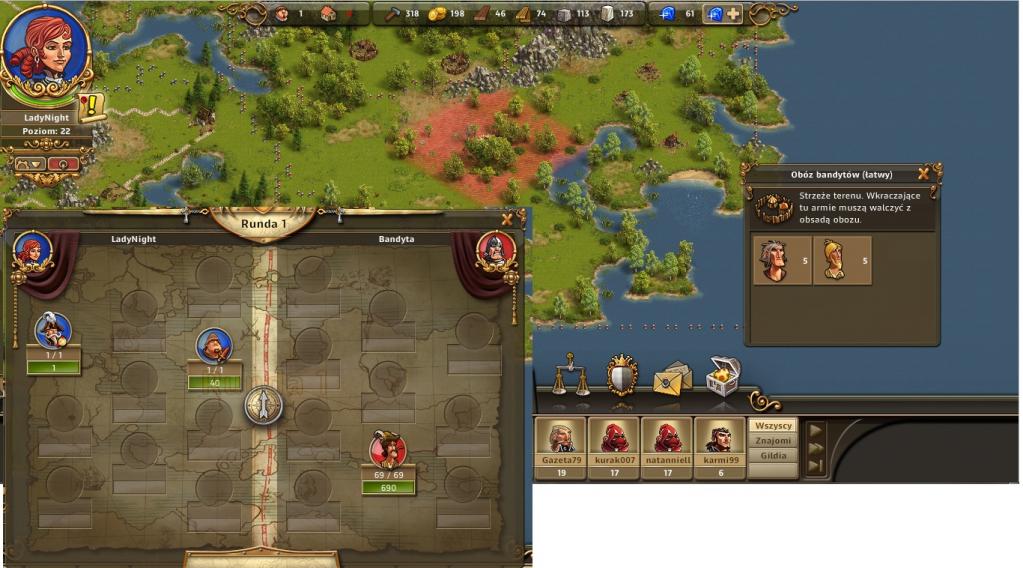Select the bearded unit with 40 health
Viewport: 1023px width, 568px height.
coord(214,347)
